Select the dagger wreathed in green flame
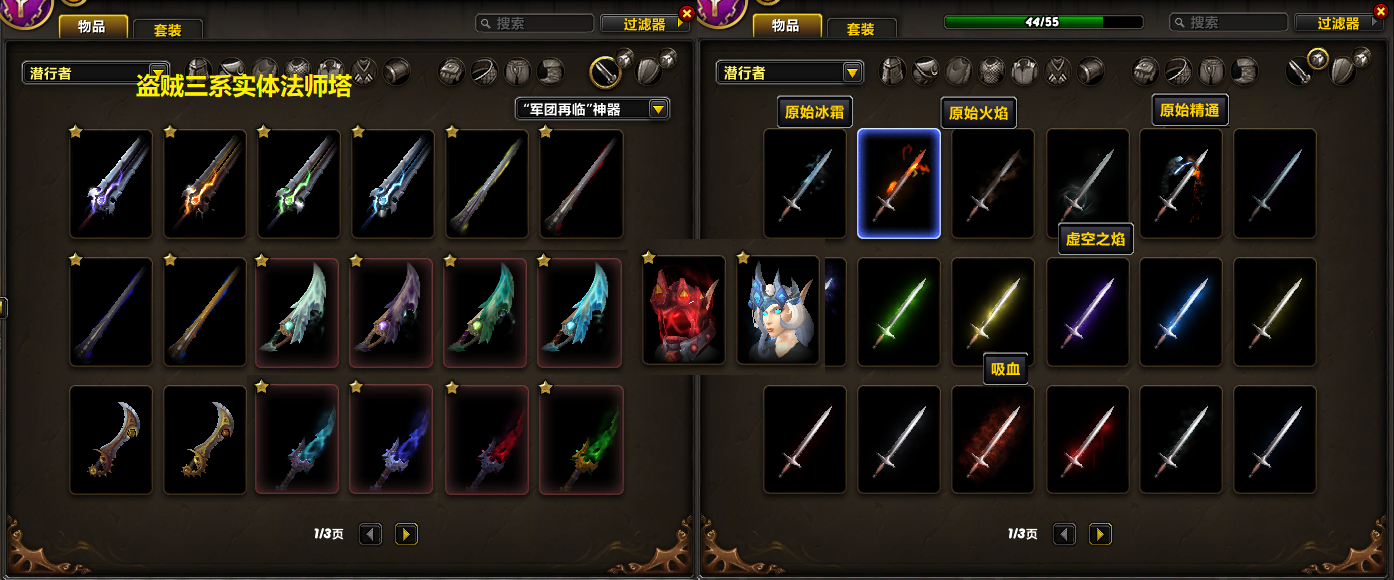This screenshot has height=580, width=1394. click(581, 440)
